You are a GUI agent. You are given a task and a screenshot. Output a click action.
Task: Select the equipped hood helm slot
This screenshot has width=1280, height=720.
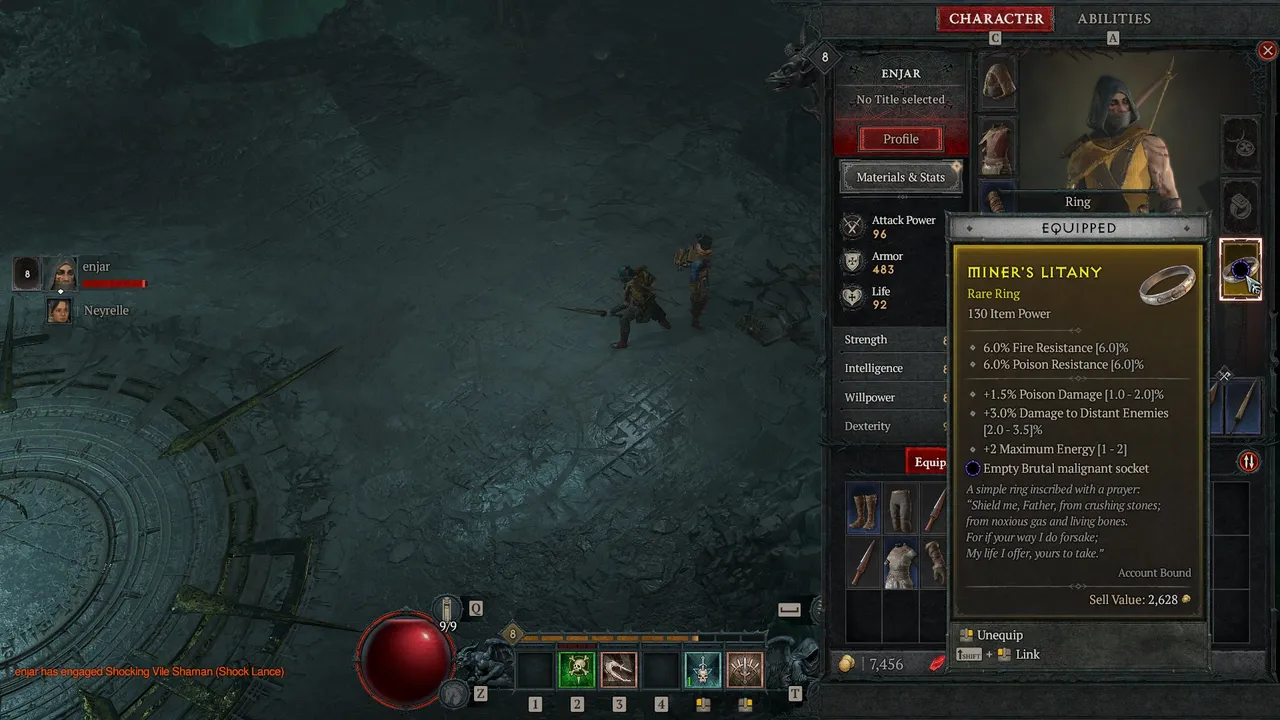click(x=997, y=82)
